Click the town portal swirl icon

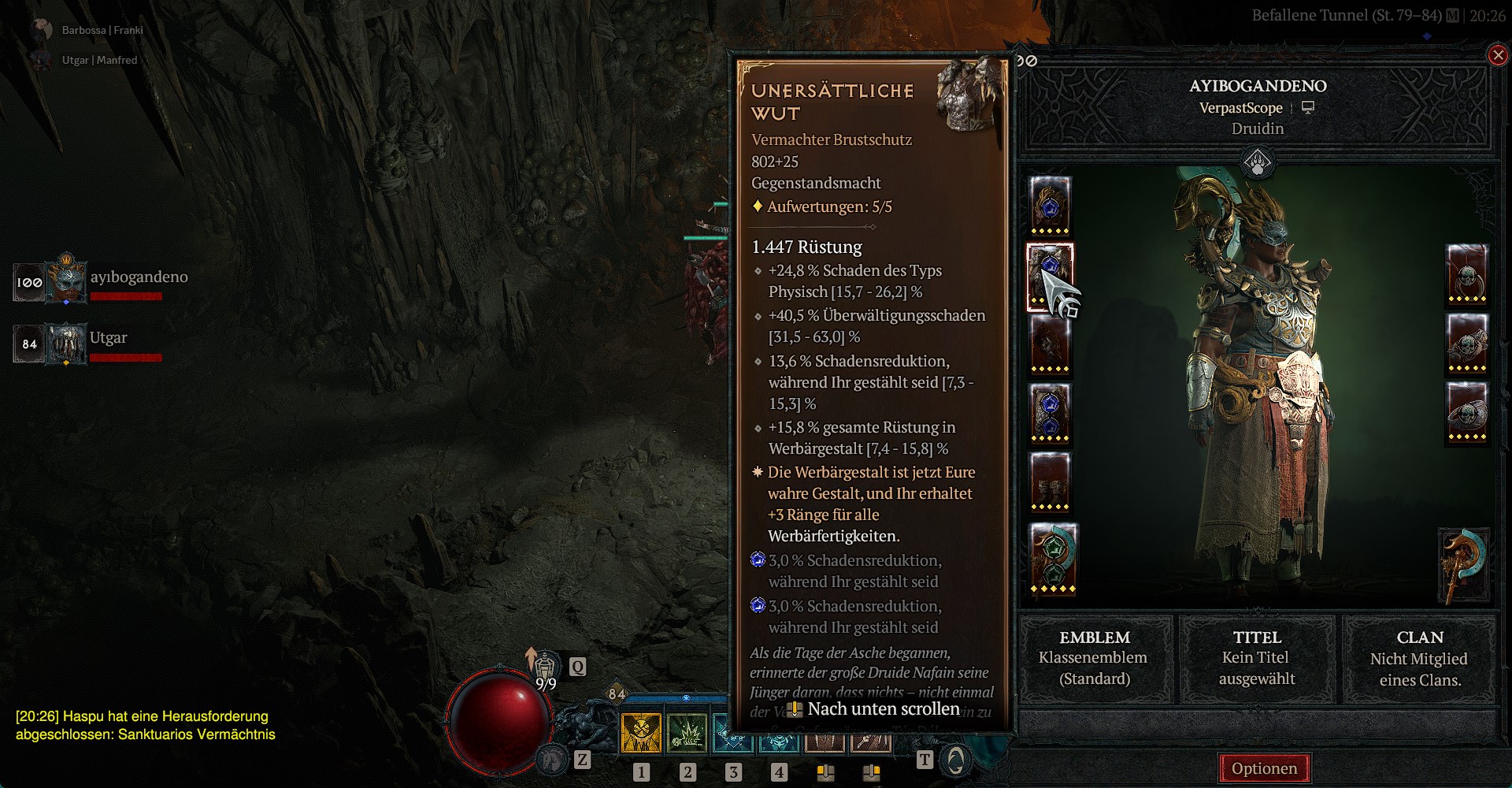pyautogui.click(x=955, y=760)
